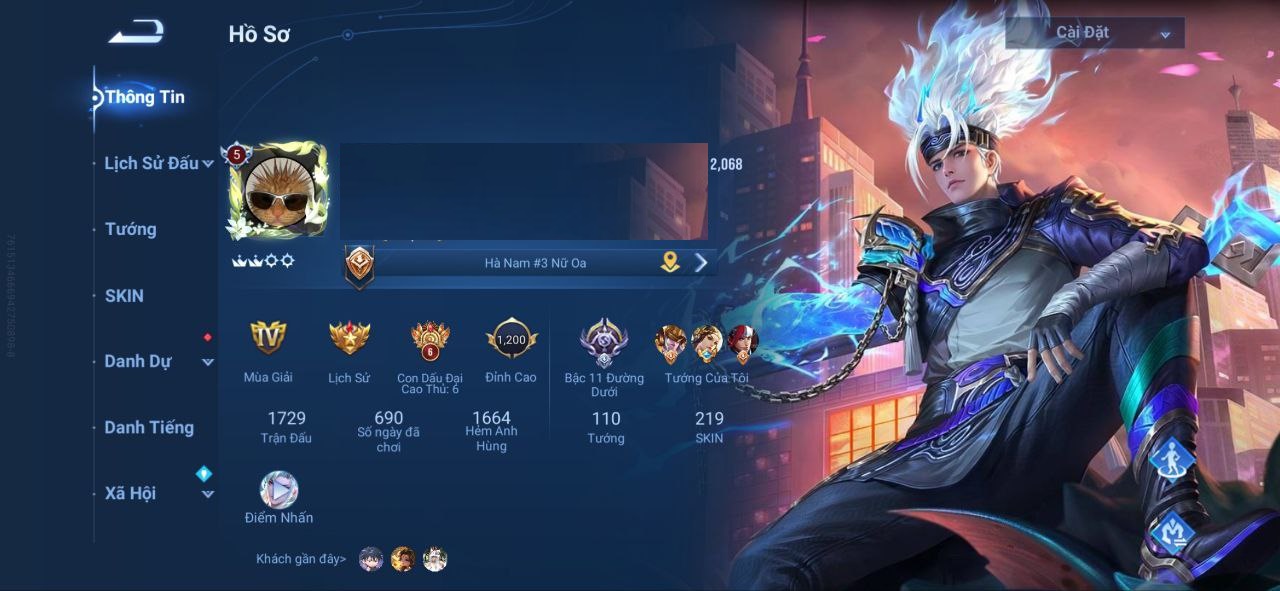This screenshot has width=1280, height=591.
Task: Select the SKIN tab
Action: pyautogui.click(x=125, y=296)
